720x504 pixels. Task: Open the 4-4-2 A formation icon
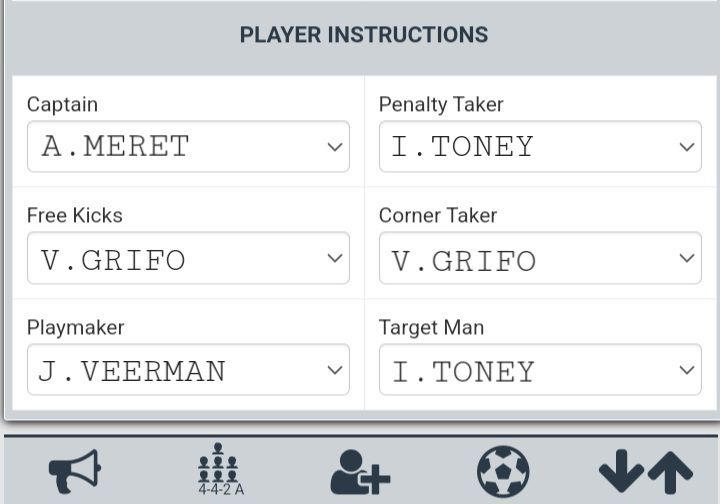219,470
